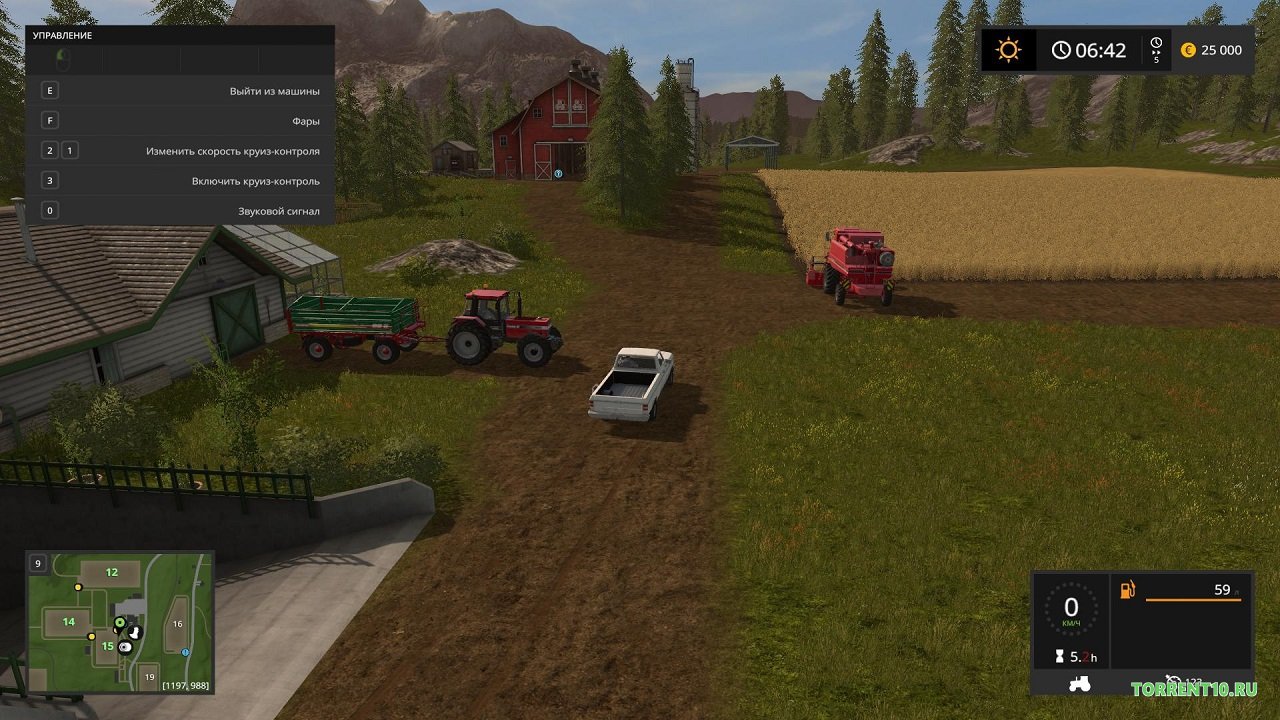The image size is (1280, 720).
Task: Choose field 16 on the minimap
Action: 177,624
